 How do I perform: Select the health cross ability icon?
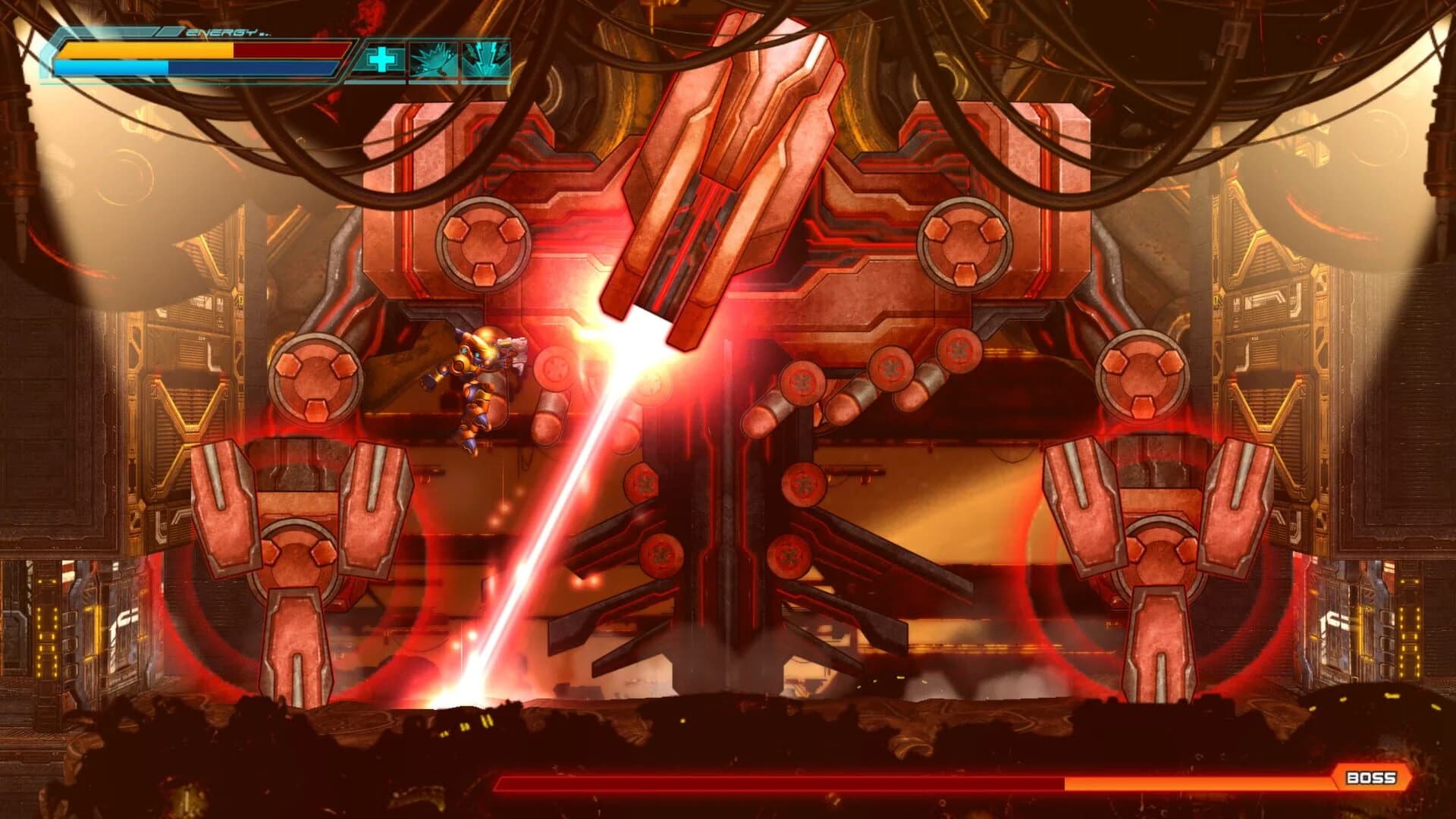point(383,58)
